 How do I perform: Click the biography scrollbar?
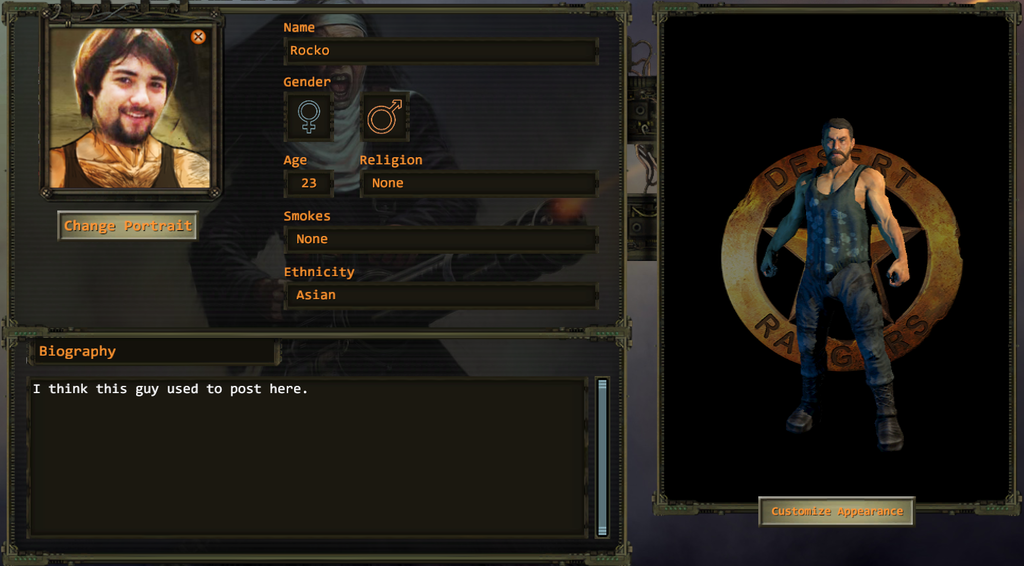click(602, 455)
